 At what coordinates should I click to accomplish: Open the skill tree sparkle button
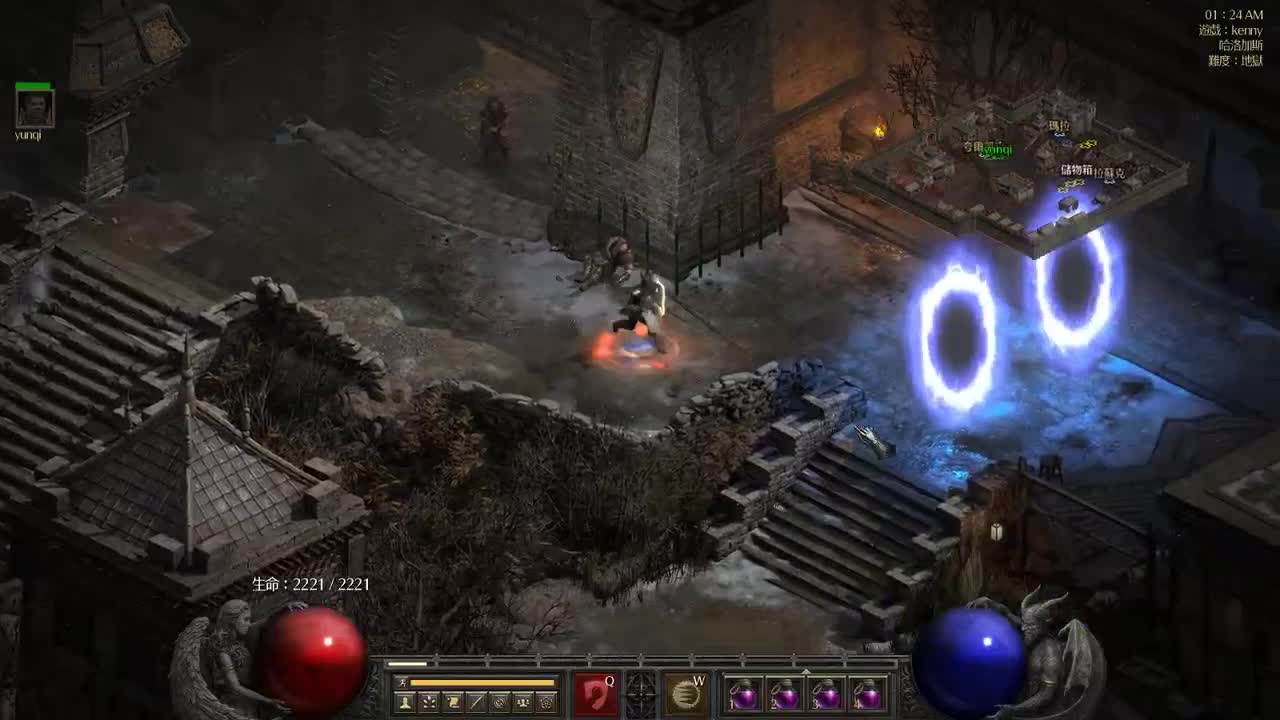pyautogui.click(x=429, y=703)
